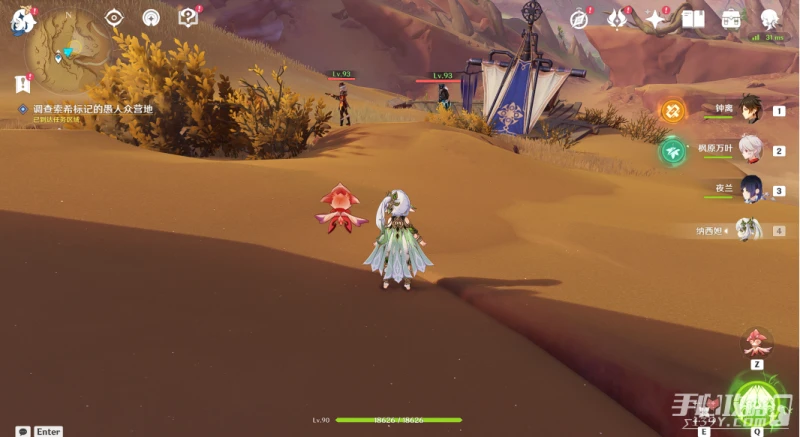
Task: Switch to party member 夜兰
Action: coord(751,189)
